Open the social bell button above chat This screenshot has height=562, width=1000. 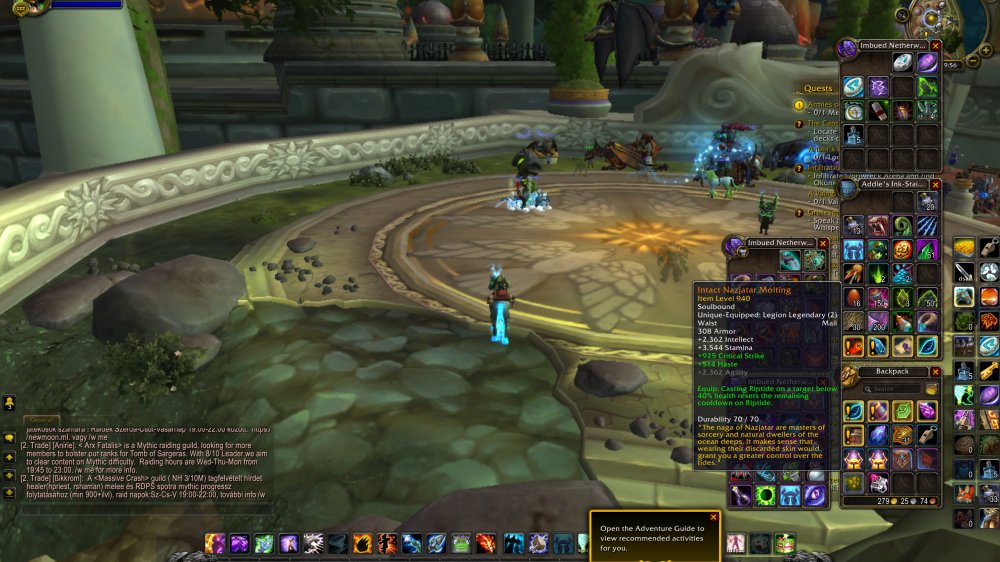[x=9, y=402]
